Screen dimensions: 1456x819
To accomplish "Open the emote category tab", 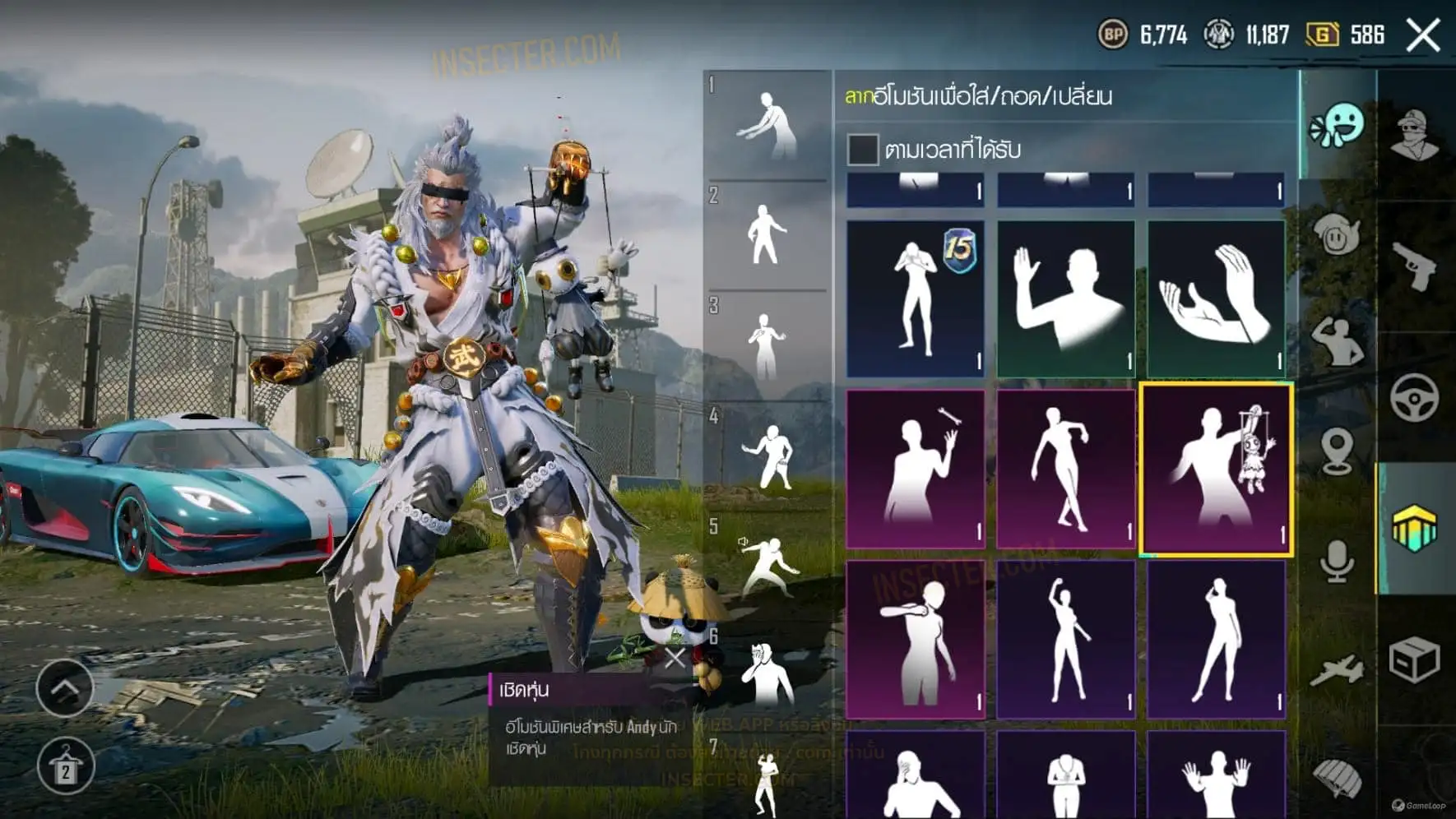I will tap(1338, 126).
